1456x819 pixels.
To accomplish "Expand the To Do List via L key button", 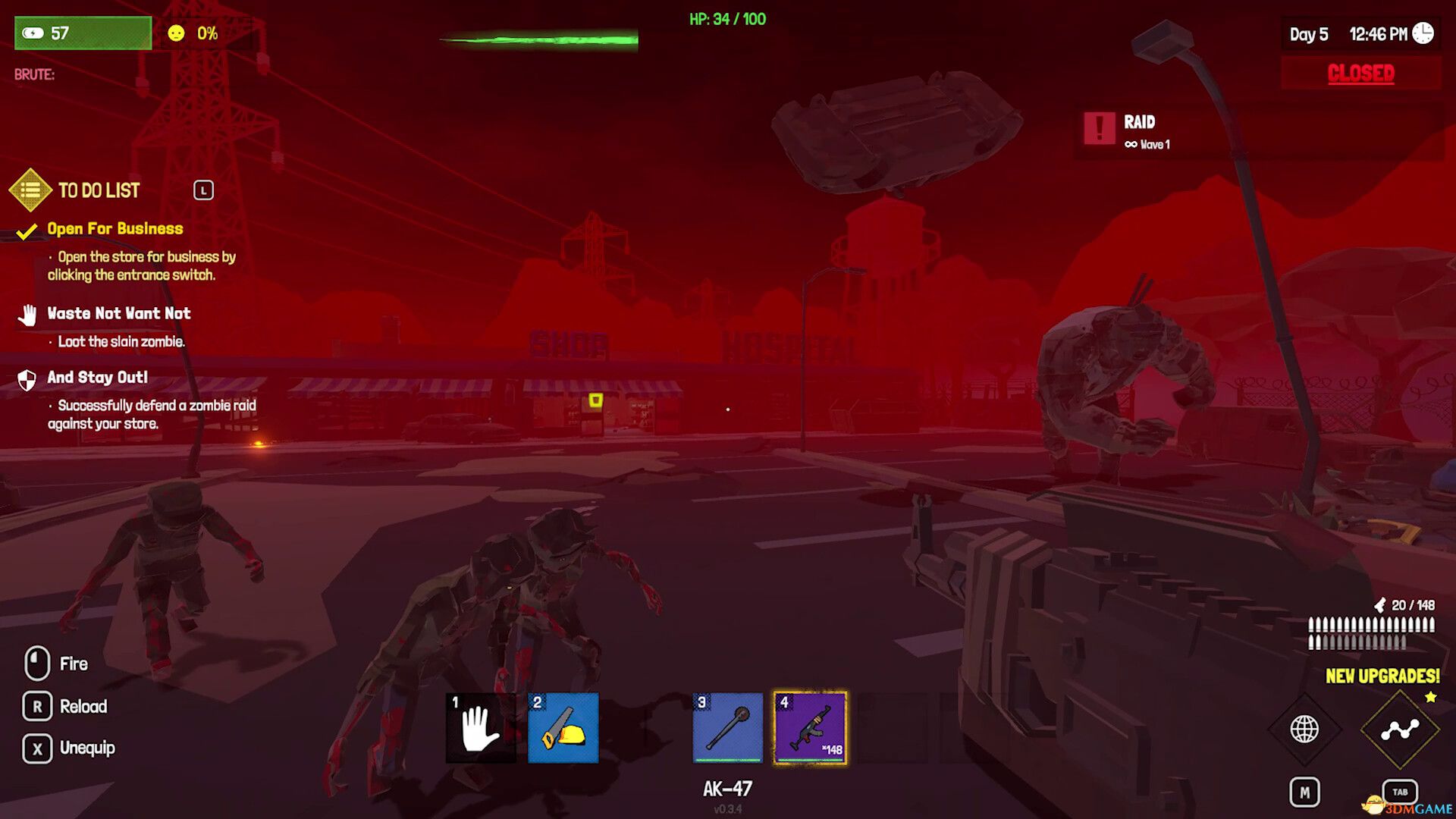I will click(x=204, y=190).
